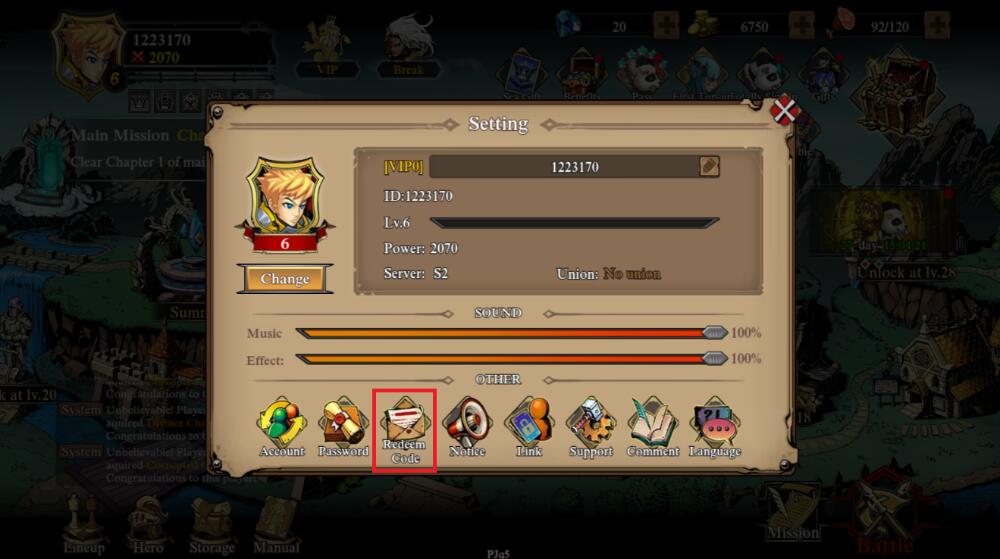Open the Account option
The height and width of the screenshot is (559, 1000).
click(x=281, y=427)
